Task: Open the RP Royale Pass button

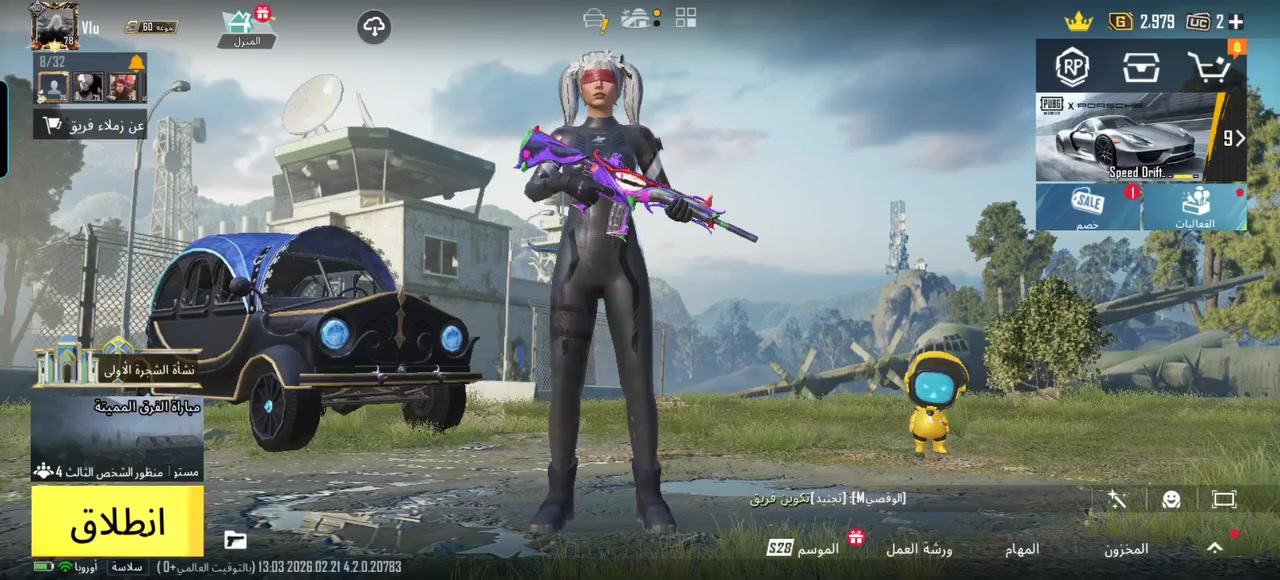Action: point(1073,67)
